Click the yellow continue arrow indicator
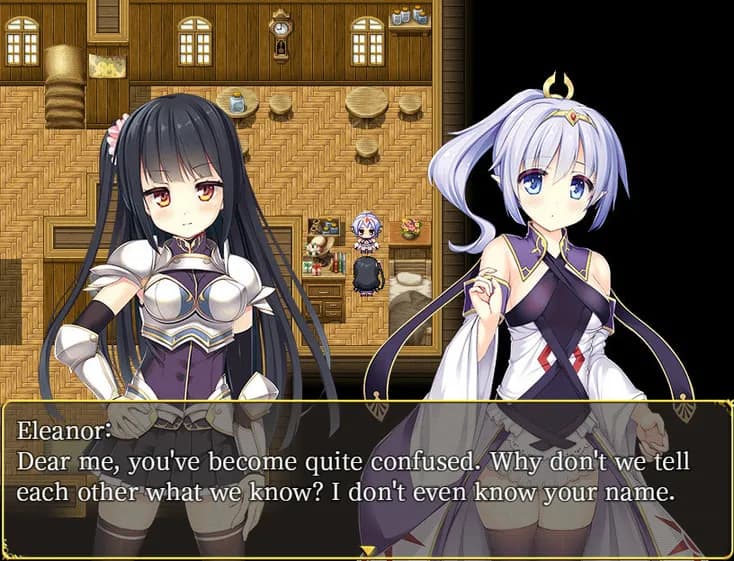This screenshot has height=561, width=734. point(367,551)
